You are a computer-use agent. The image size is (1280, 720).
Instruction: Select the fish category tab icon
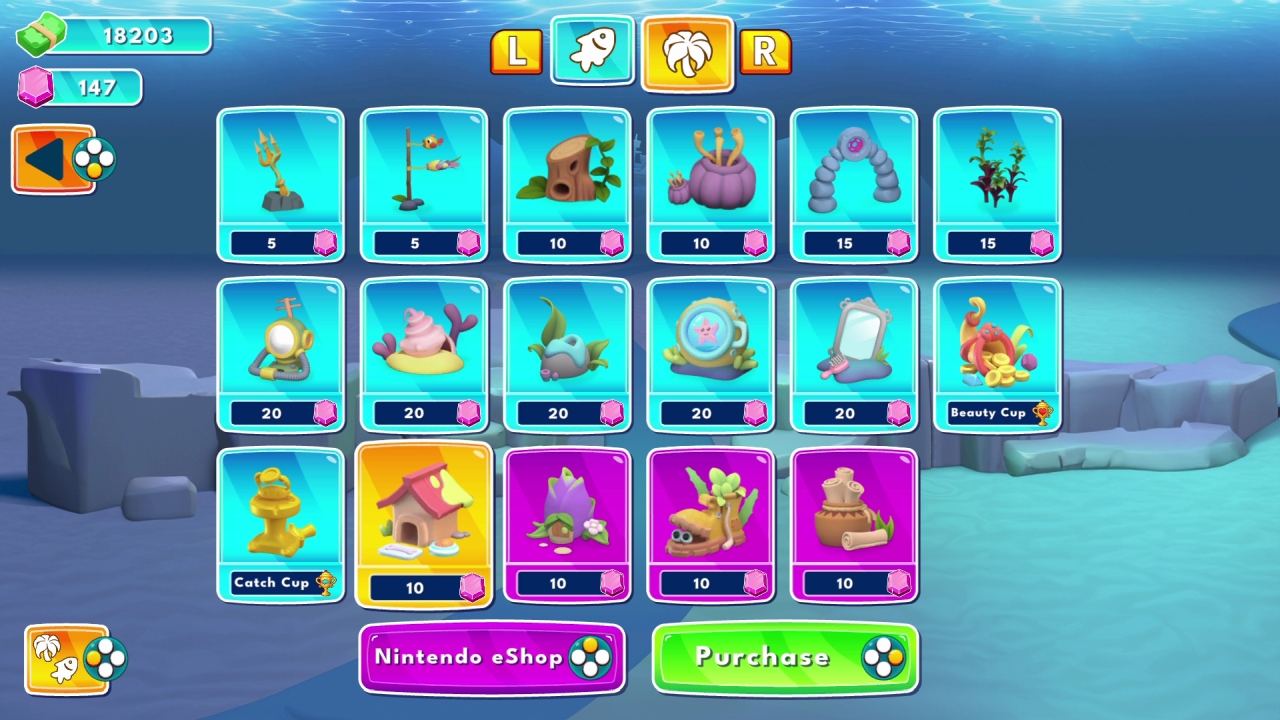[x=591, y=52]
